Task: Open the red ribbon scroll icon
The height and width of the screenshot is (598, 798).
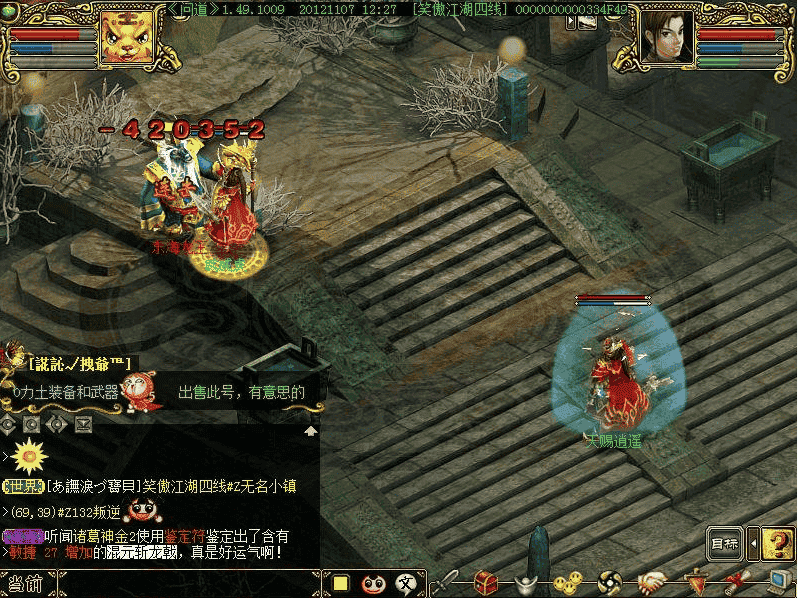Action: (x=738, y=582)
